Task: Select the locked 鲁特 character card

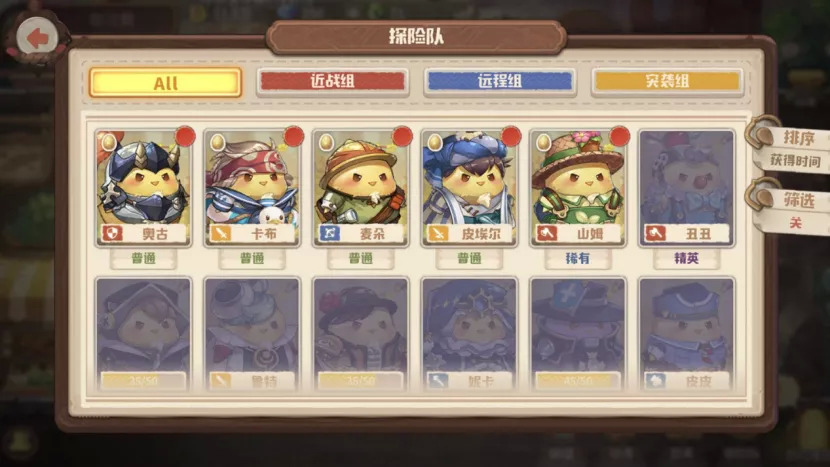Action: [x=251, y=335]
